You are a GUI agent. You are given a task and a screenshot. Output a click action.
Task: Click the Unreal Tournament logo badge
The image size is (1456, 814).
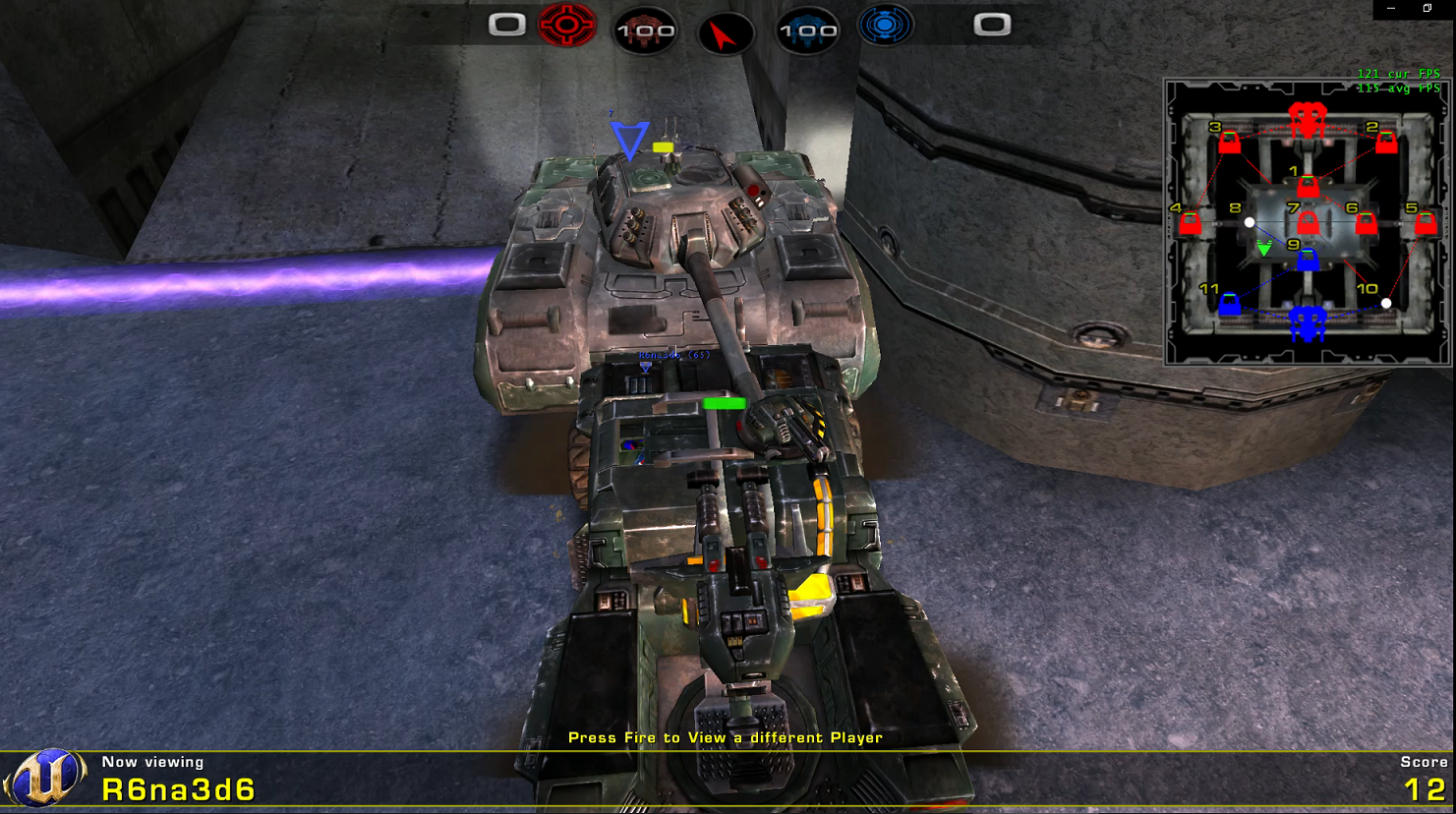45,777
